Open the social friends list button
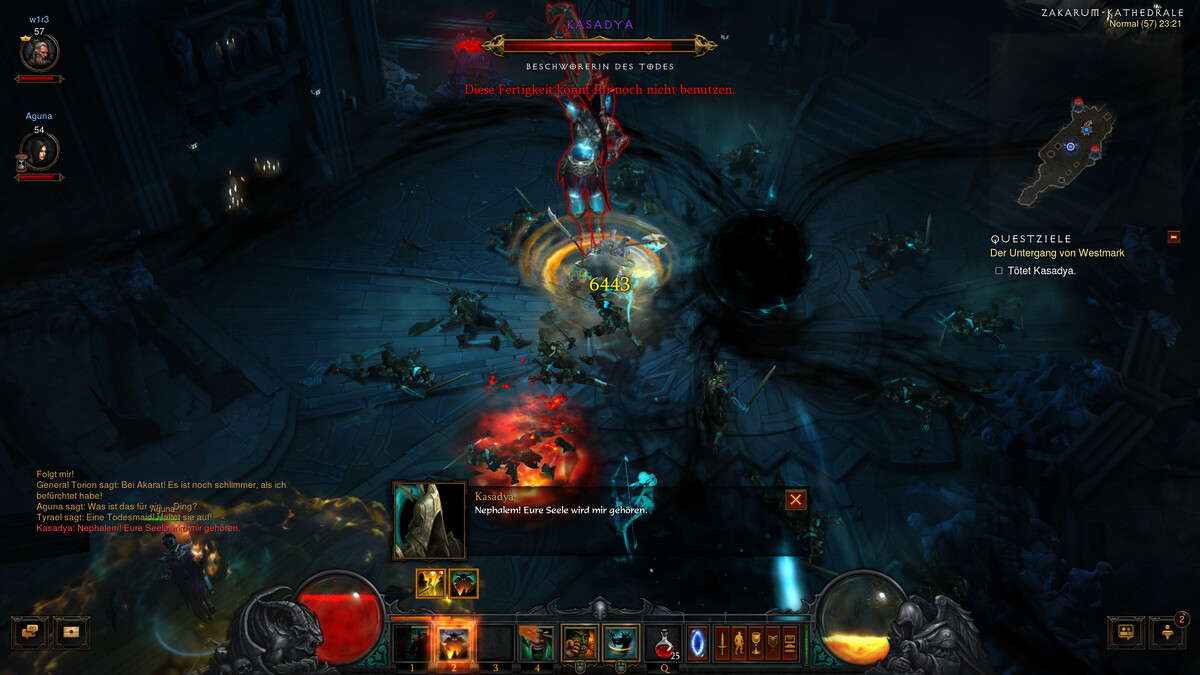This screenshot has height=675, width=1200. pyautogui.click(x=1126, y=632)
